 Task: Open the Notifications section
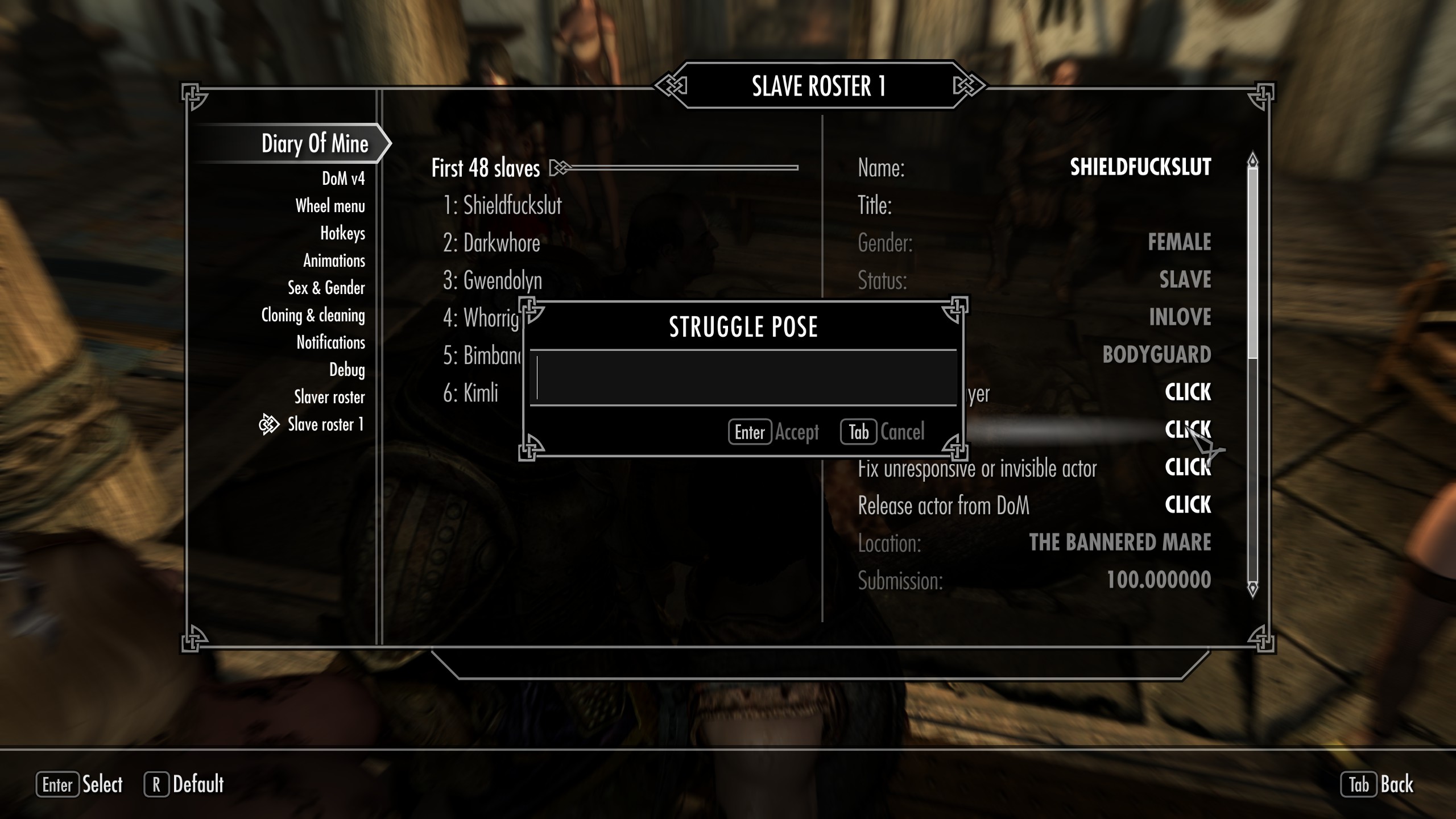coord(331,342)
